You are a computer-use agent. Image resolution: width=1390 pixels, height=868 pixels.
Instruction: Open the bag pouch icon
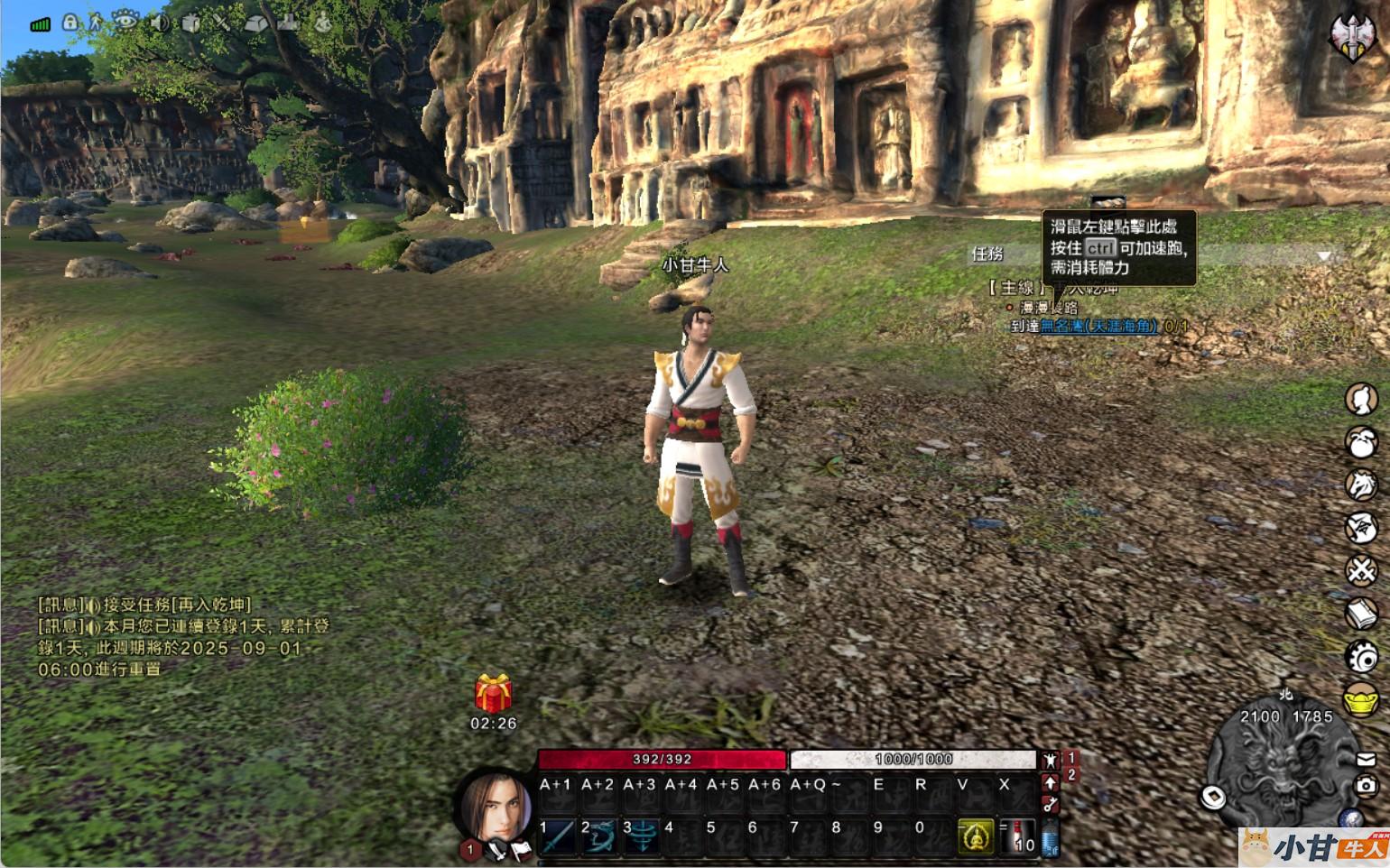point(1361,442)
